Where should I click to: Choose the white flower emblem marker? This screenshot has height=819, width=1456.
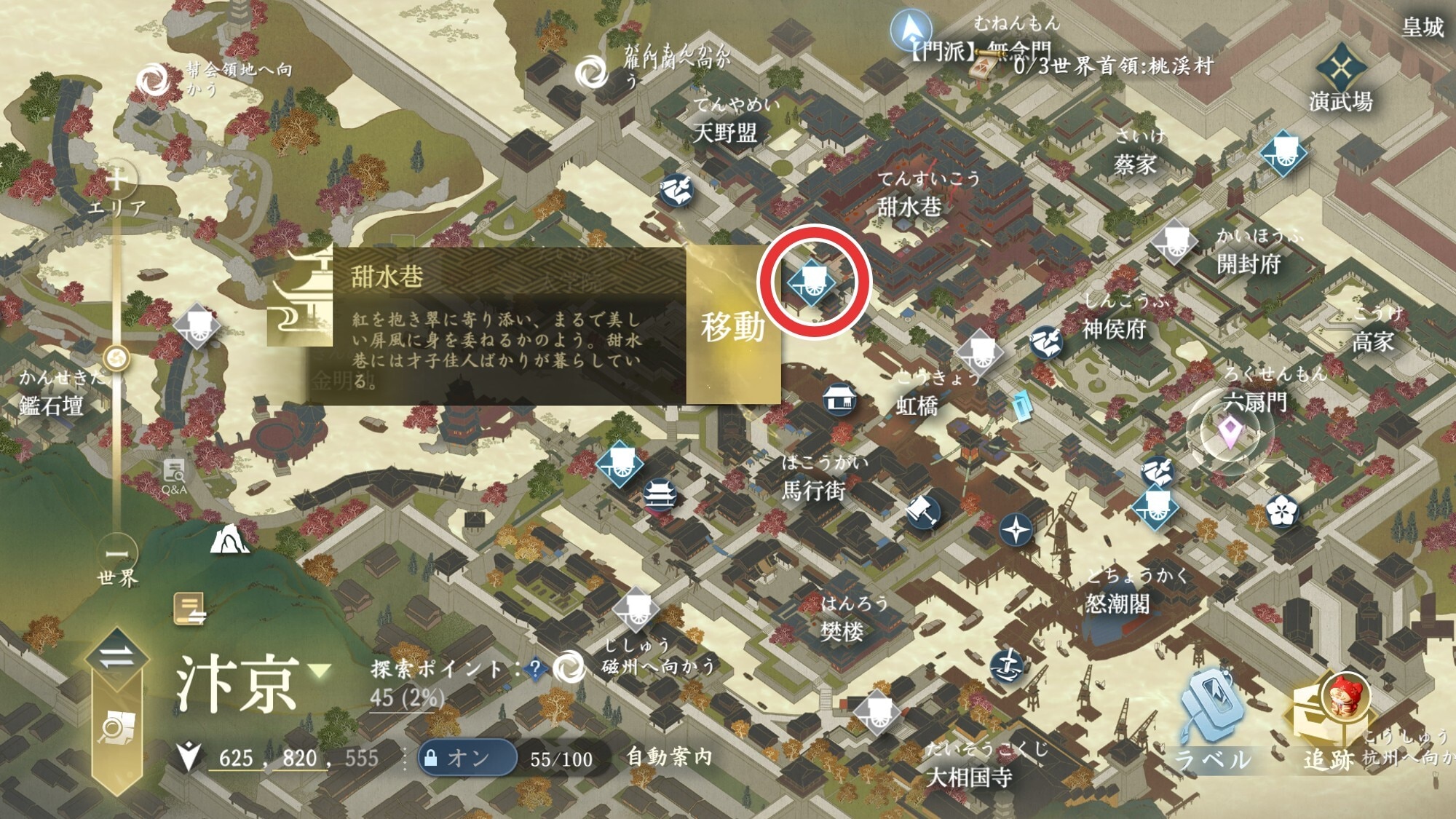1282,510
